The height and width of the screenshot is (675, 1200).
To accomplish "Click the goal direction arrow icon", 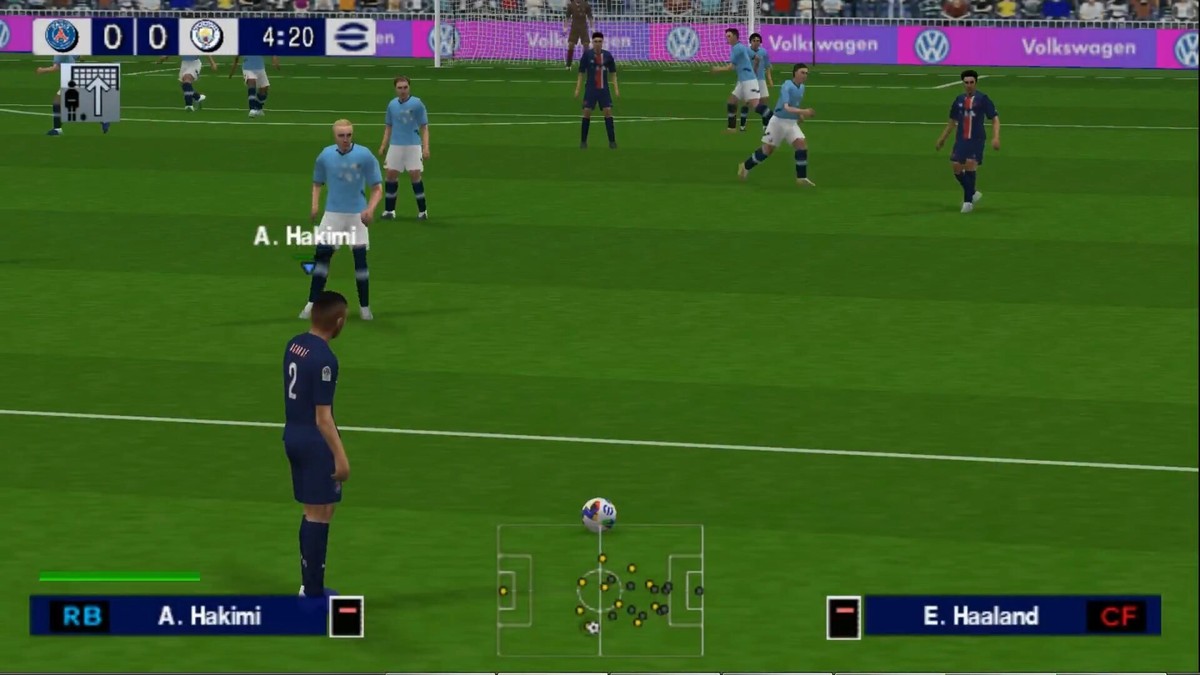I will pyautogui.click(x=90, y=92).
